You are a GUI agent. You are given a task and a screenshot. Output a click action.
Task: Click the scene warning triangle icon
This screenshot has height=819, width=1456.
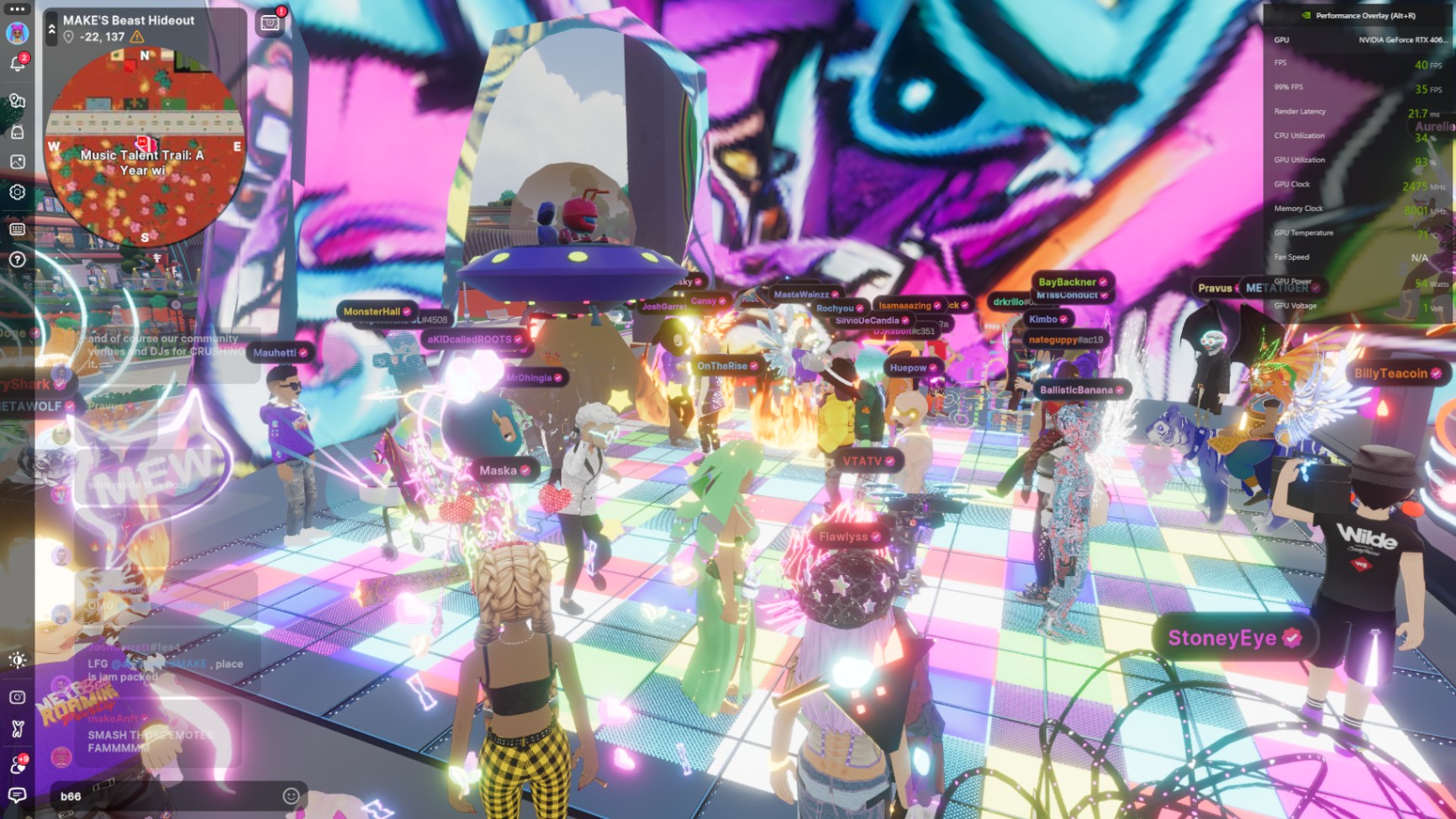tap(137, 37)
